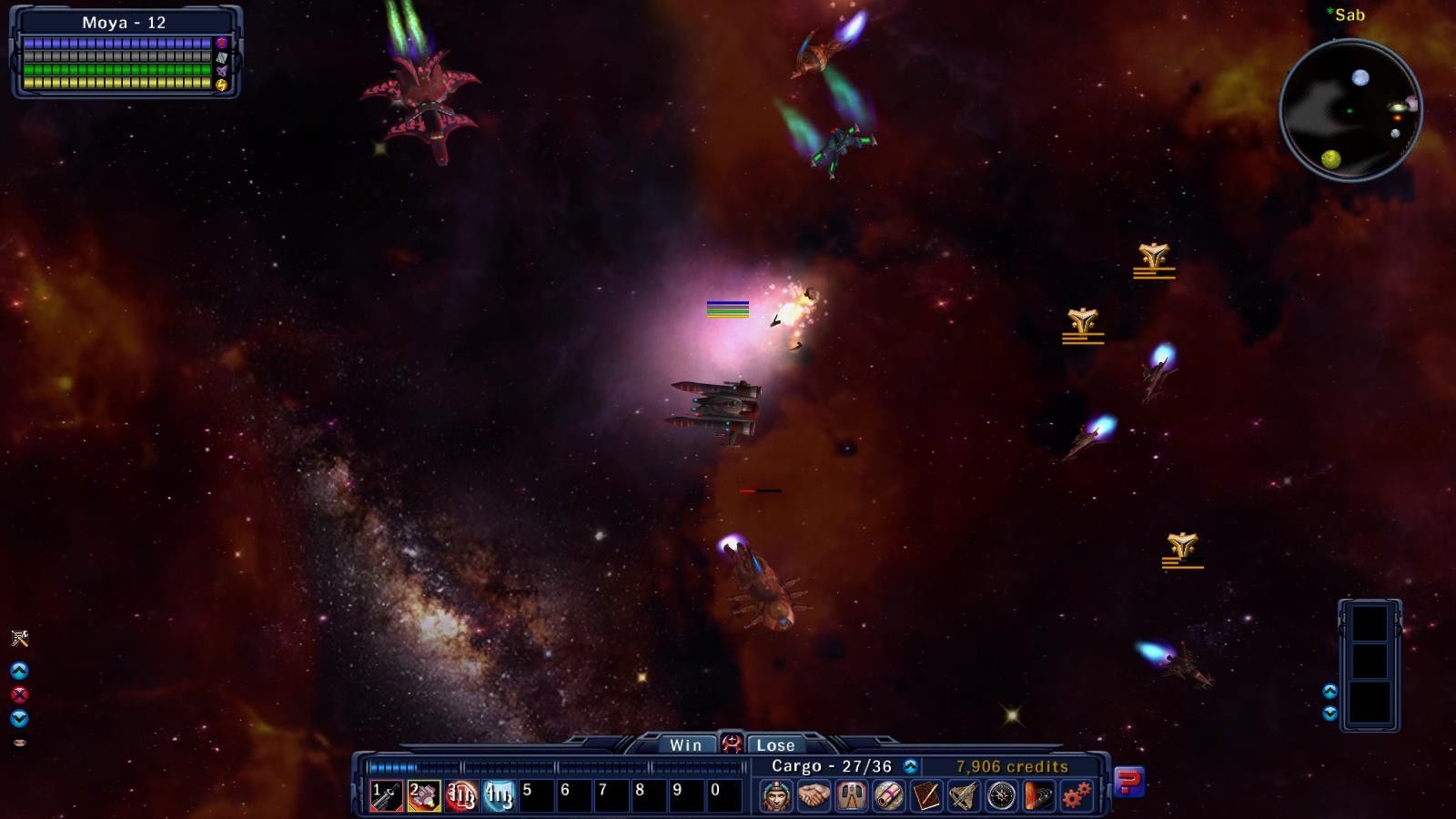Open the brown journal book
Screen dimensions: 1456x819
click(x=925, y=796)
